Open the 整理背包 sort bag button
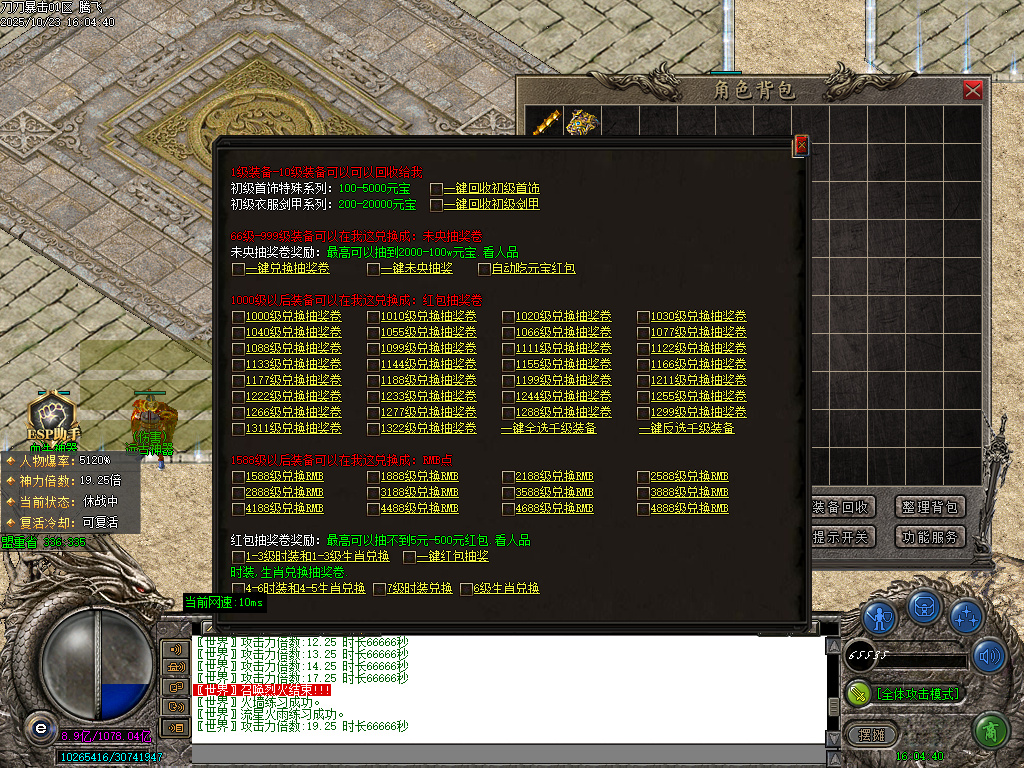 tap(930, 507)
